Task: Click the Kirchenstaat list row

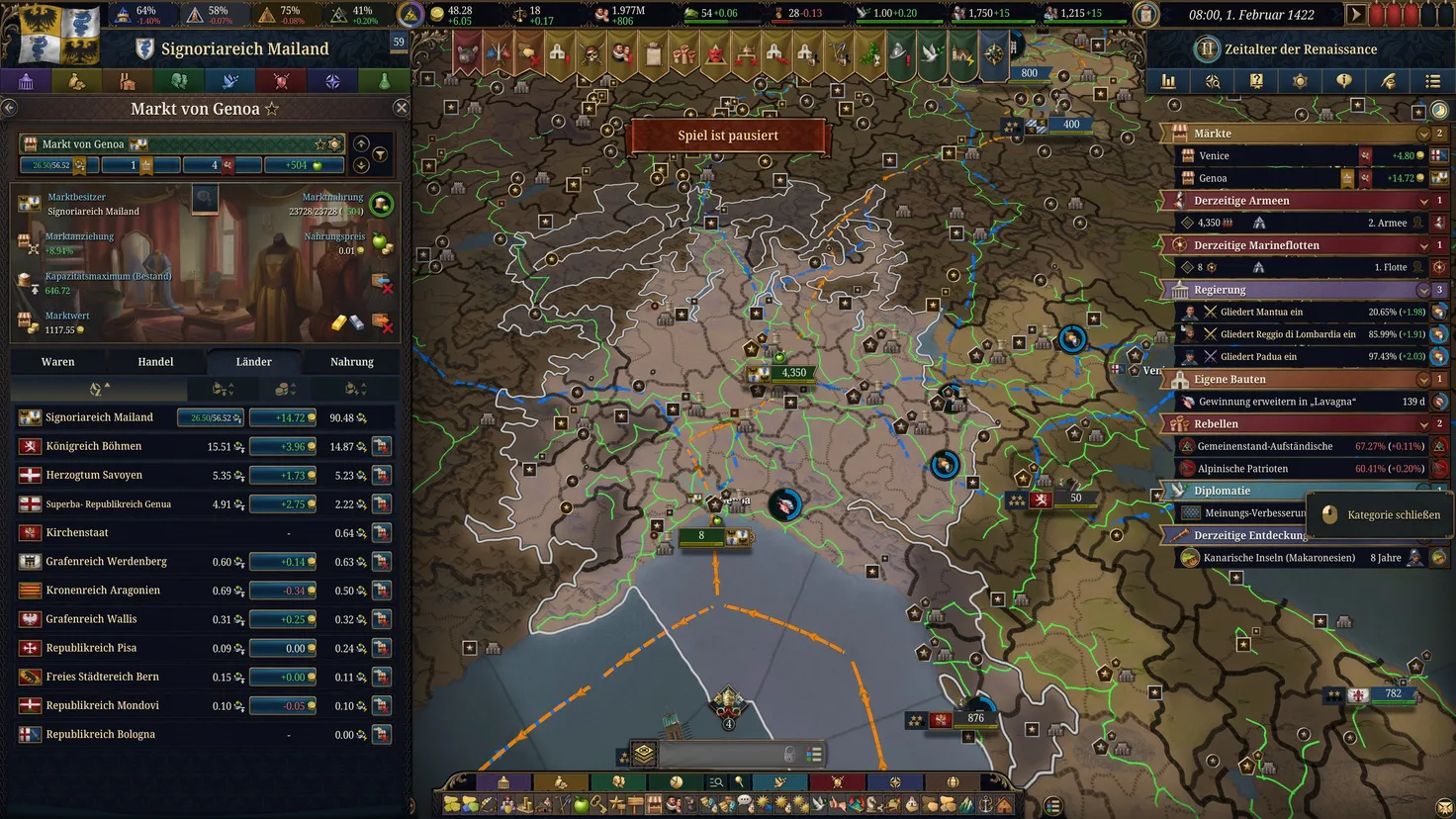Action: point(77,533)
